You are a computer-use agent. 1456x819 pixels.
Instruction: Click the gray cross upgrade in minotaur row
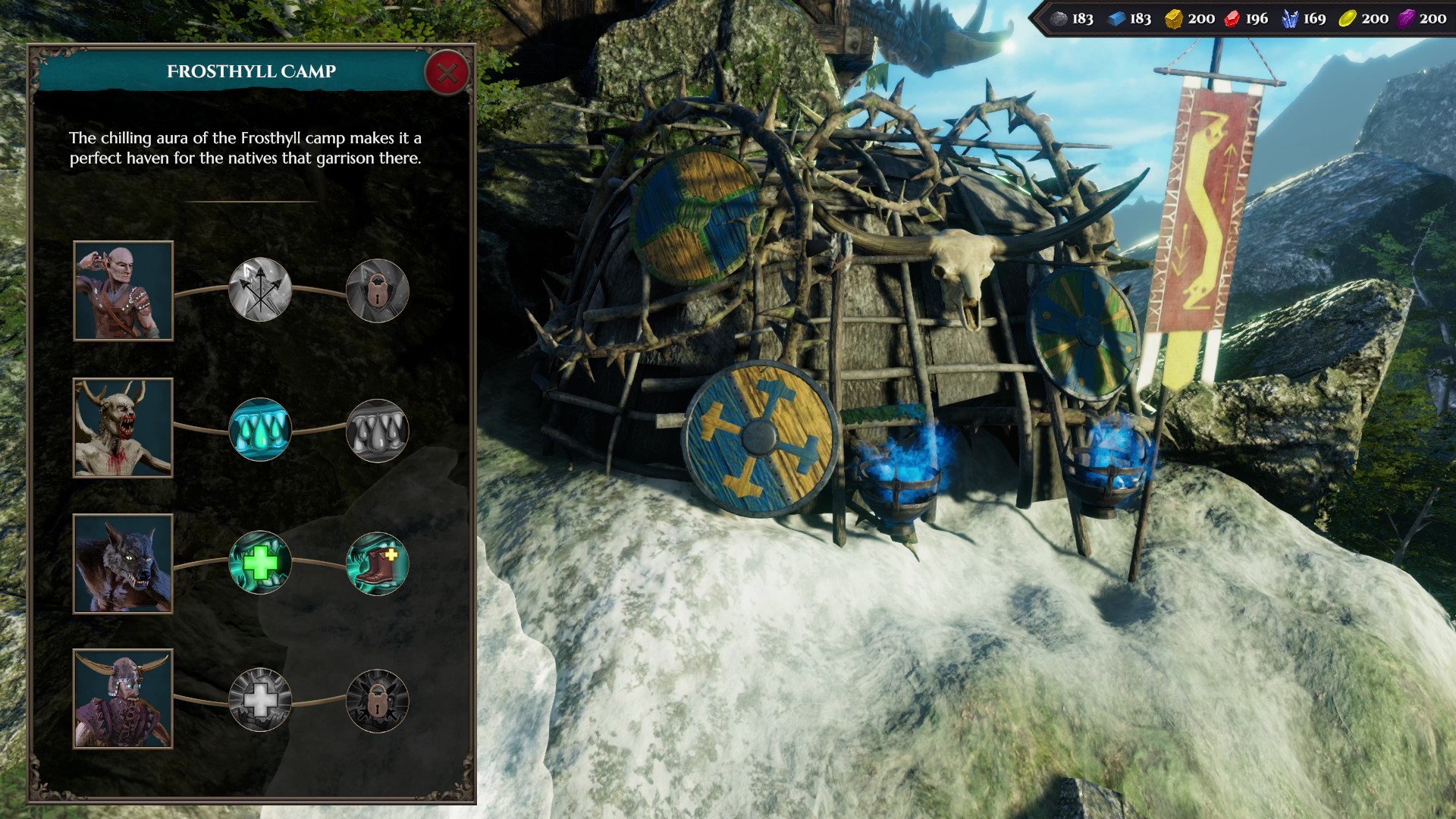coord(260,699)
